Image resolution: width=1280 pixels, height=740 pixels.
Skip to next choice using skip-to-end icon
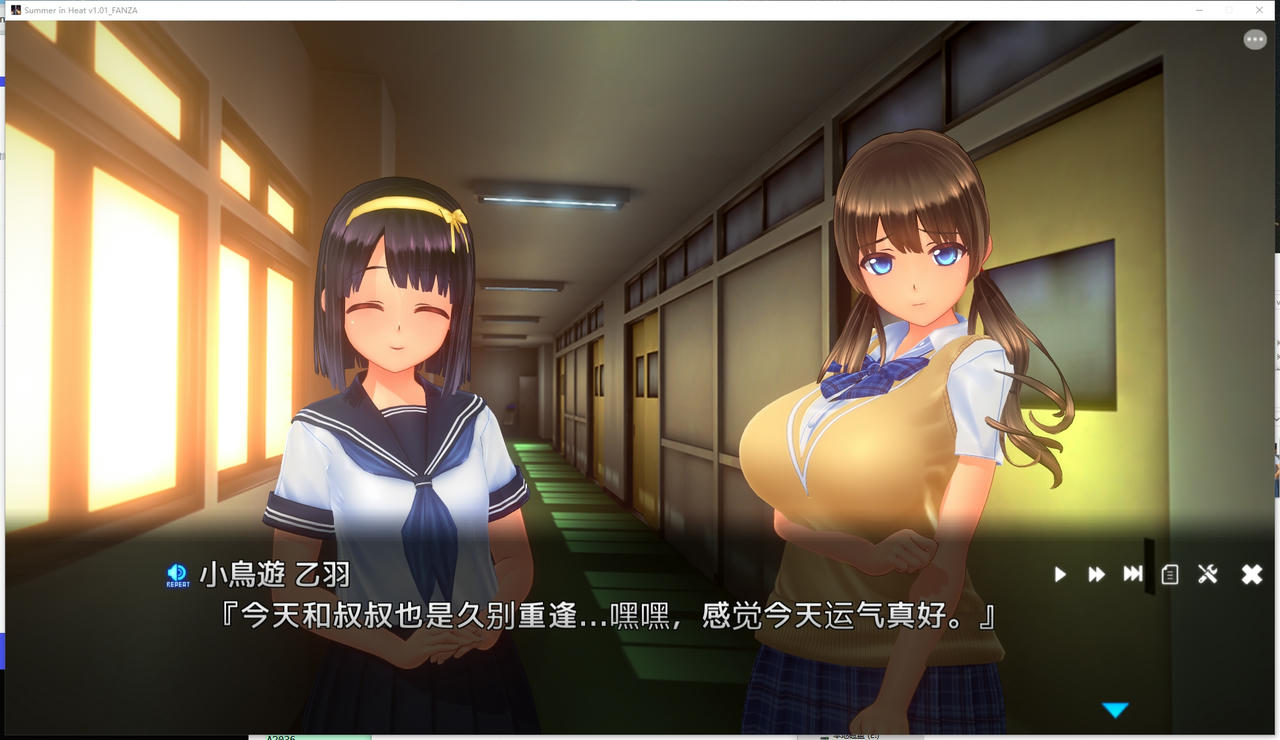click(x=1132, y=574)
